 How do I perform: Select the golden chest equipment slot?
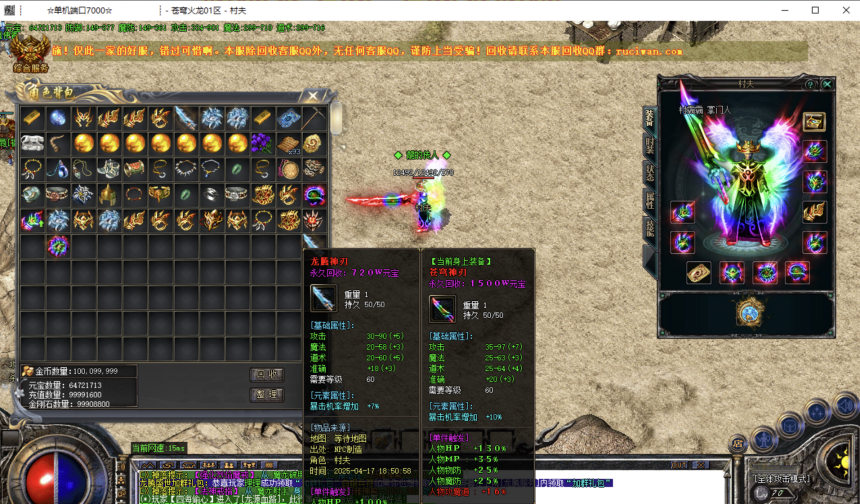point(815,121)
